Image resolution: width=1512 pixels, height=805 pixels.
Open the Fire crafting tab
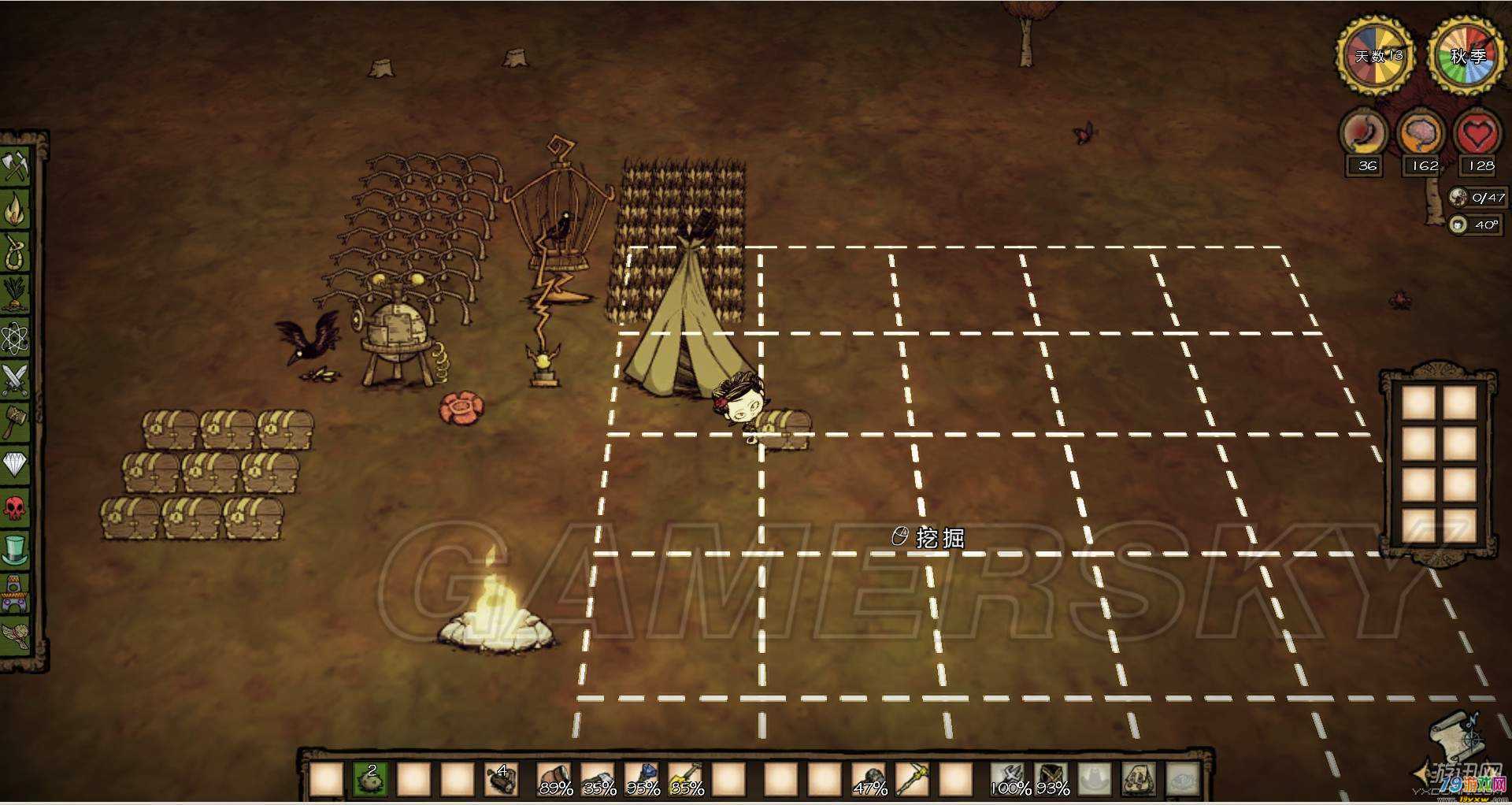tap(16, 210)
